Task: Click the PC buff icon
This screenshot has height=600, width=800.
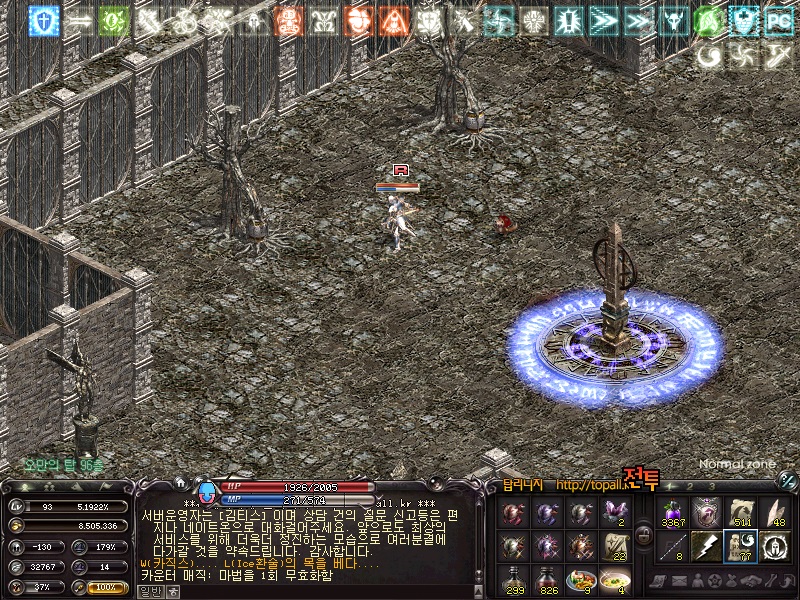Action: (x=778, y=21)
